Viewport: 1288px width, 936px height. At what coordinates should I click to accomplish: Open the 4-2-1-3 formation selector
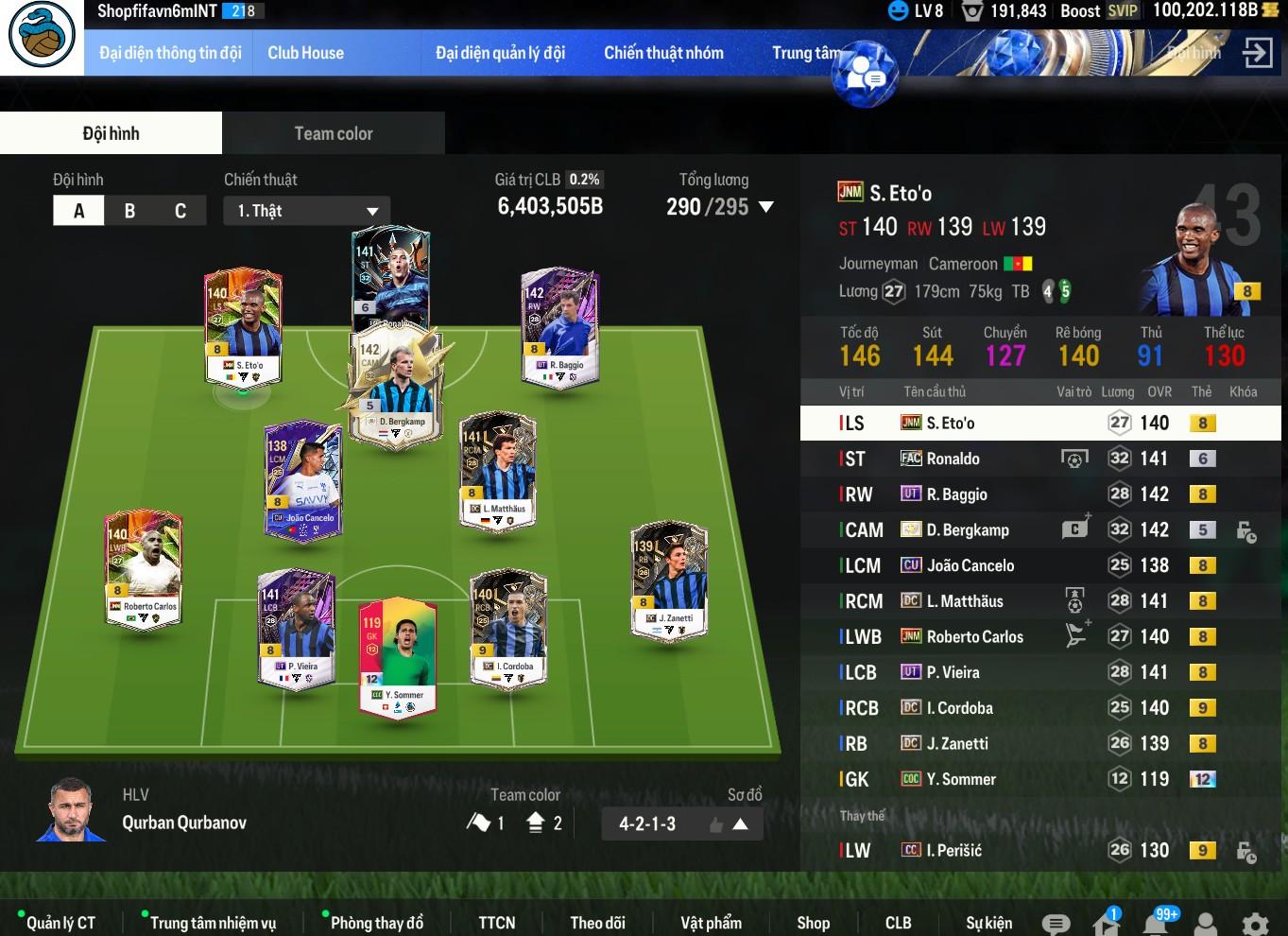(681, 823)
